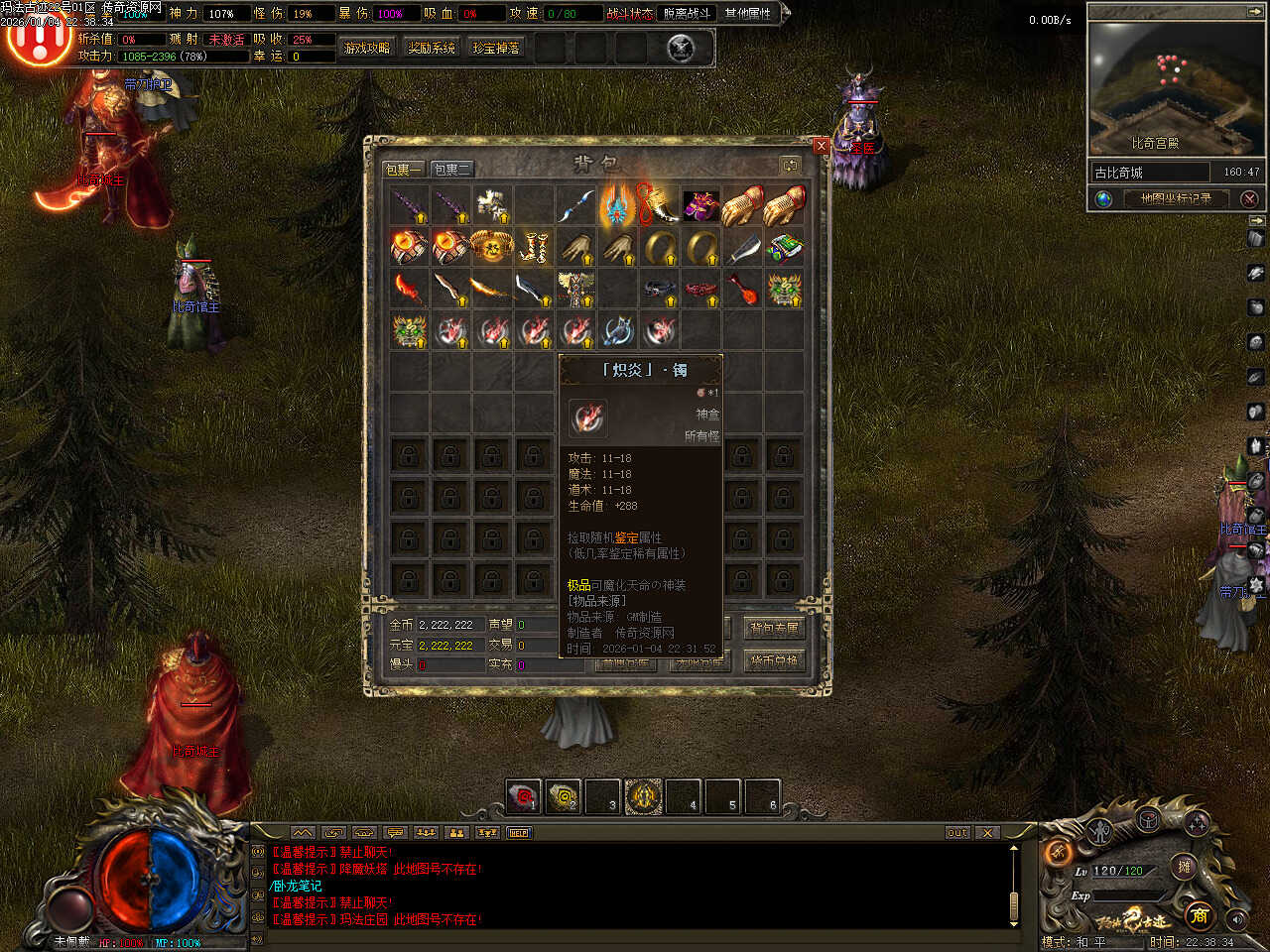Show the 珍宝掉落 treasure drops
Image resolution: width=1270 pixels, height=952 pixels.
point(496,48)
